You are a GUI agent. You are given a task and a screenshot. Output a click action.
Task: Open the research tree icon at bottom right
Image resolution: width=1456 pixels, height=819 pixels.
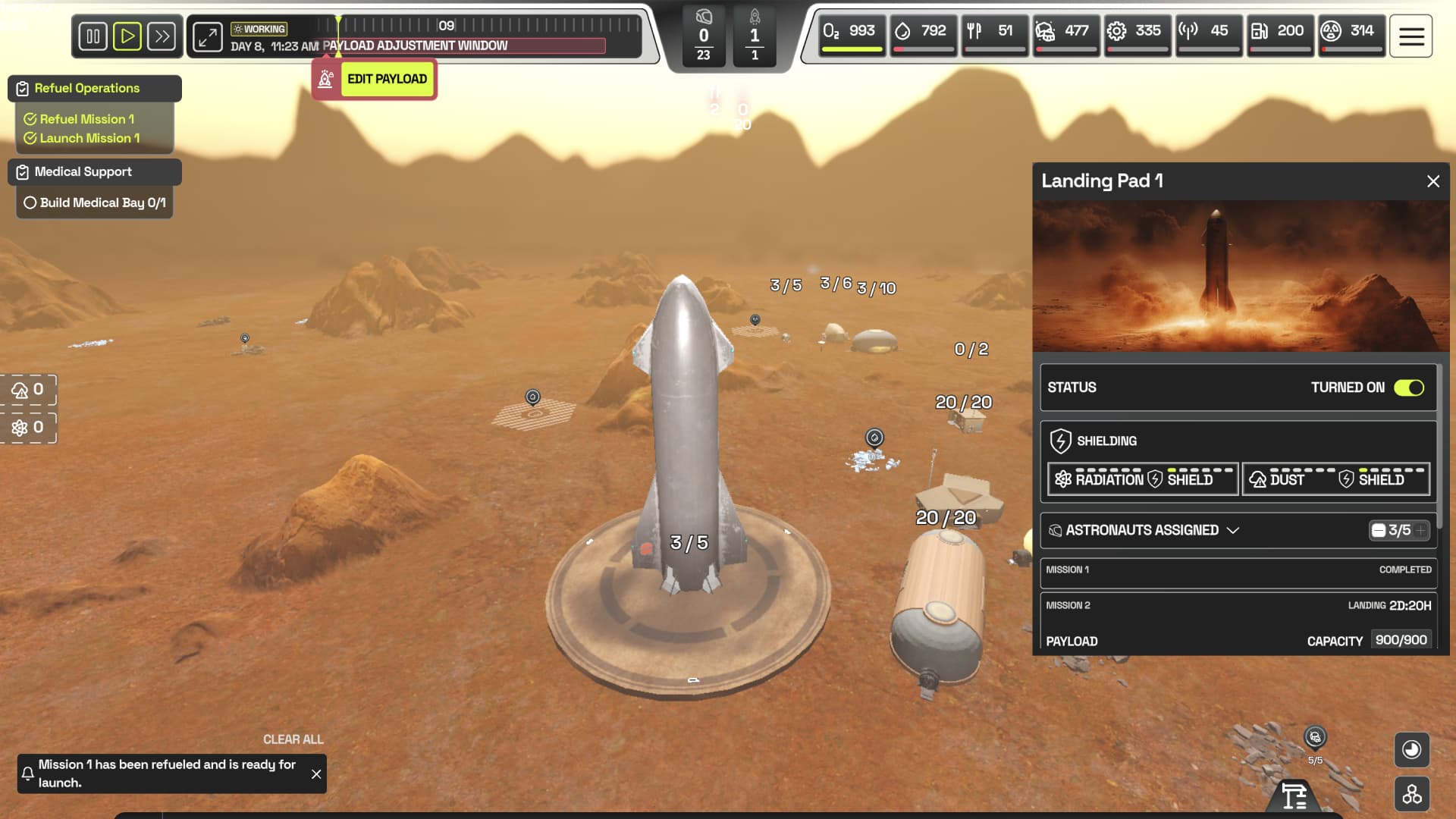coord(1411,795)
